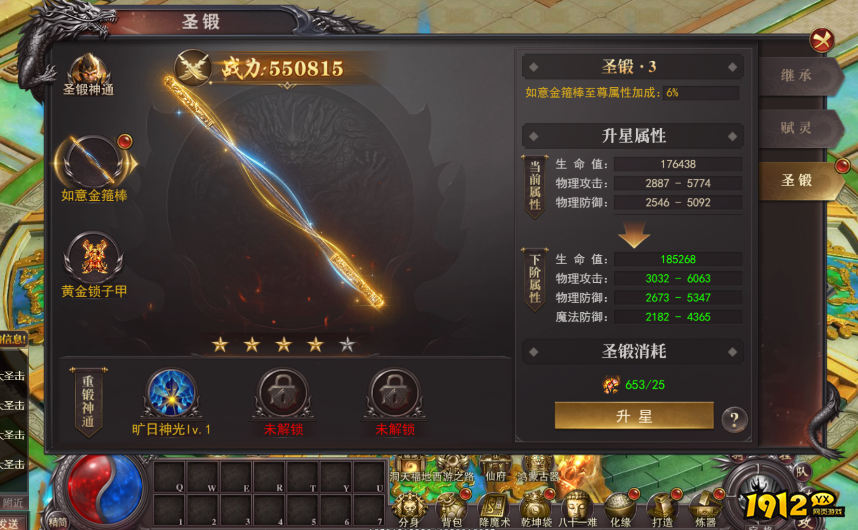Image resolution: width=858 pixels, height=530 pixels.
Task: Open the 乾坤袋 icon
Action: [x=536, y=507]
